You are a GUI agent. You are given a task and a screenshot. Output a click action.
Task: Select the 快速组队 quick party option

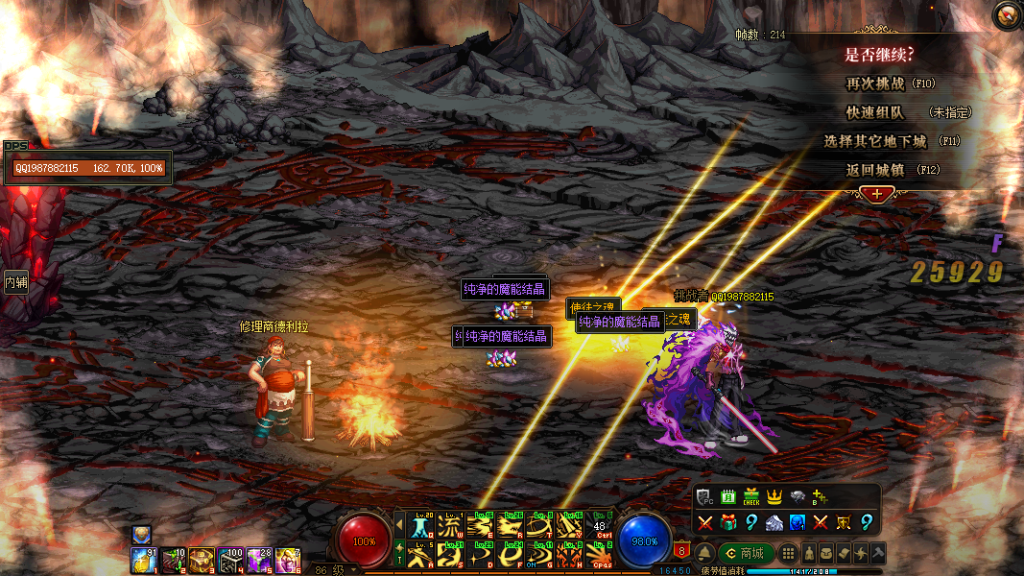point(875,113)
